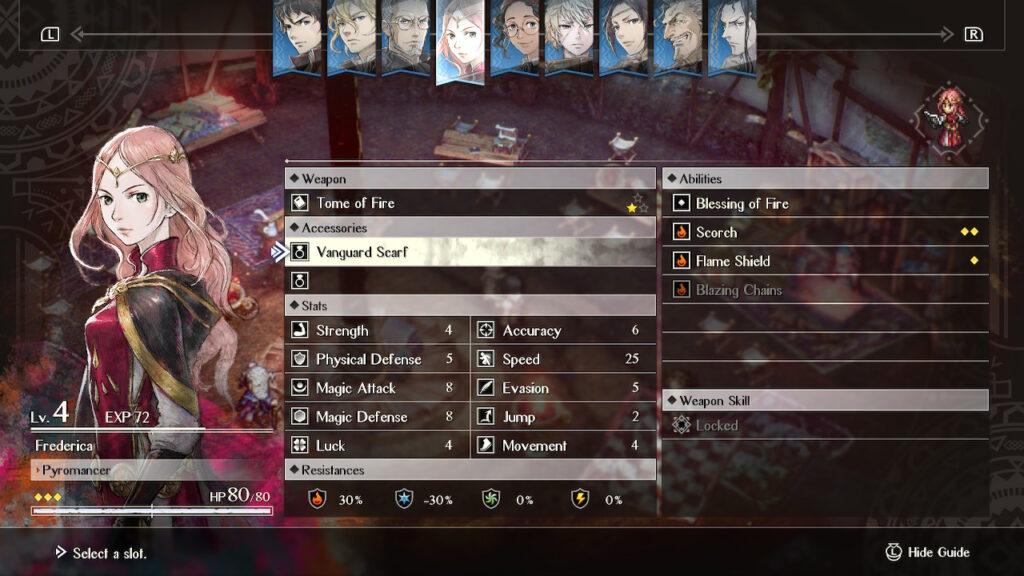
Task: Select the last portrait in the roster
Action: tap(731, 35)
